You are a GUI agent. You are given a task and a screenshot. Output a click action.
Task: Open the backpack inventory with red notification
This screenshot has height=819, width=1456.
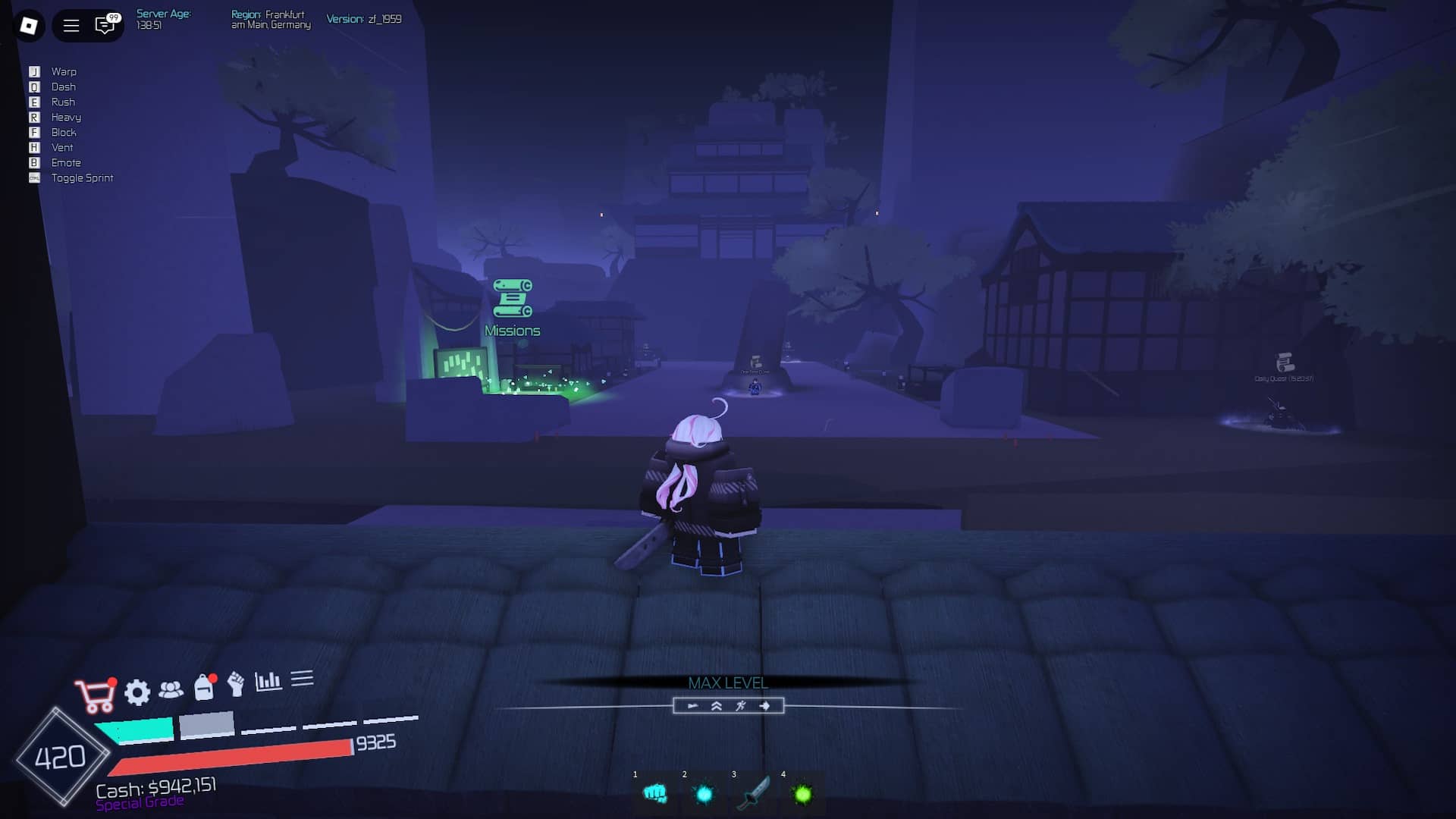coord(205,689)
